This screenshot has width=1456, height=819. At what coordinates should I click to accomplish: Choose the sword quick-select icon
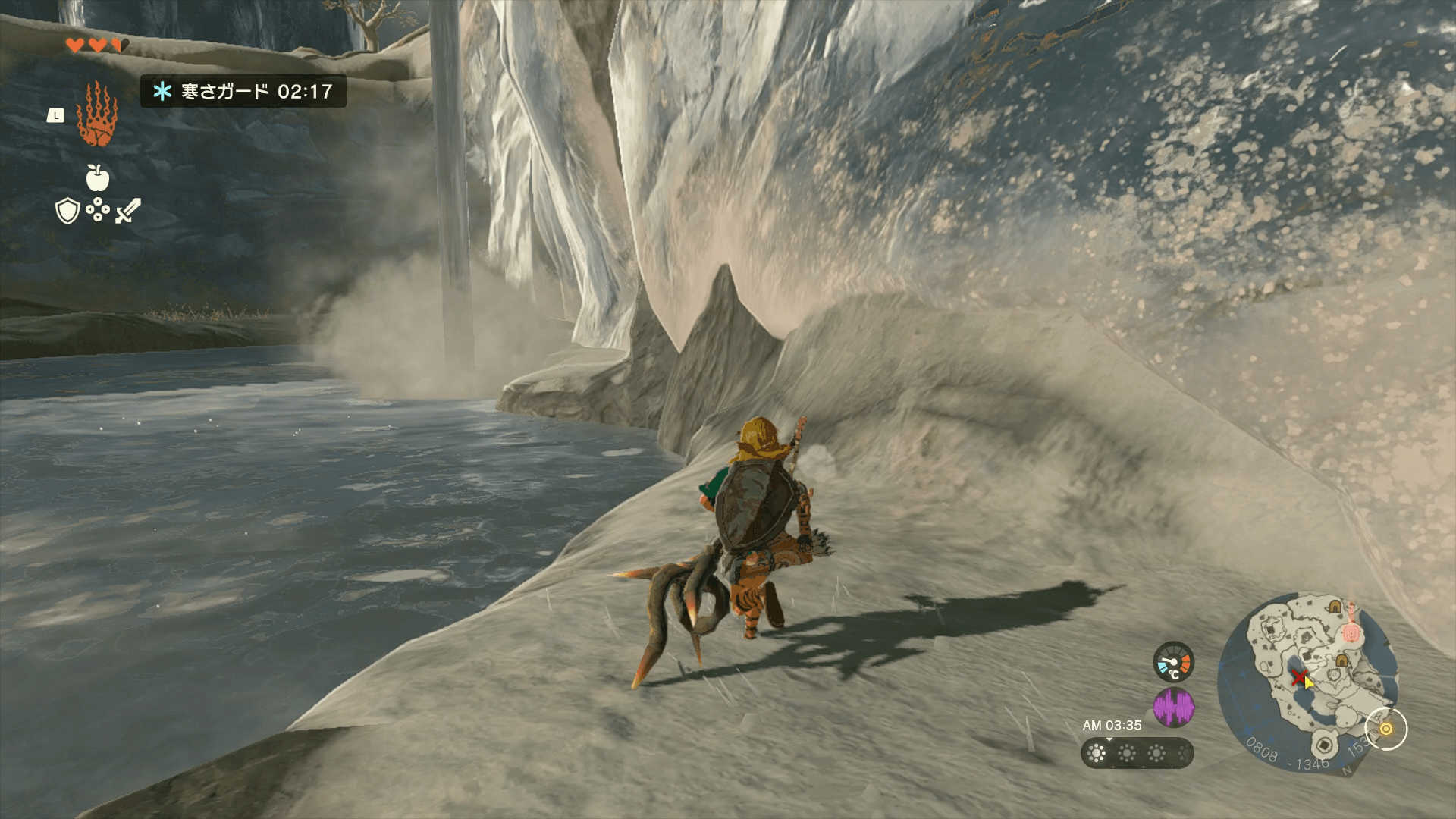coord(128,211)
